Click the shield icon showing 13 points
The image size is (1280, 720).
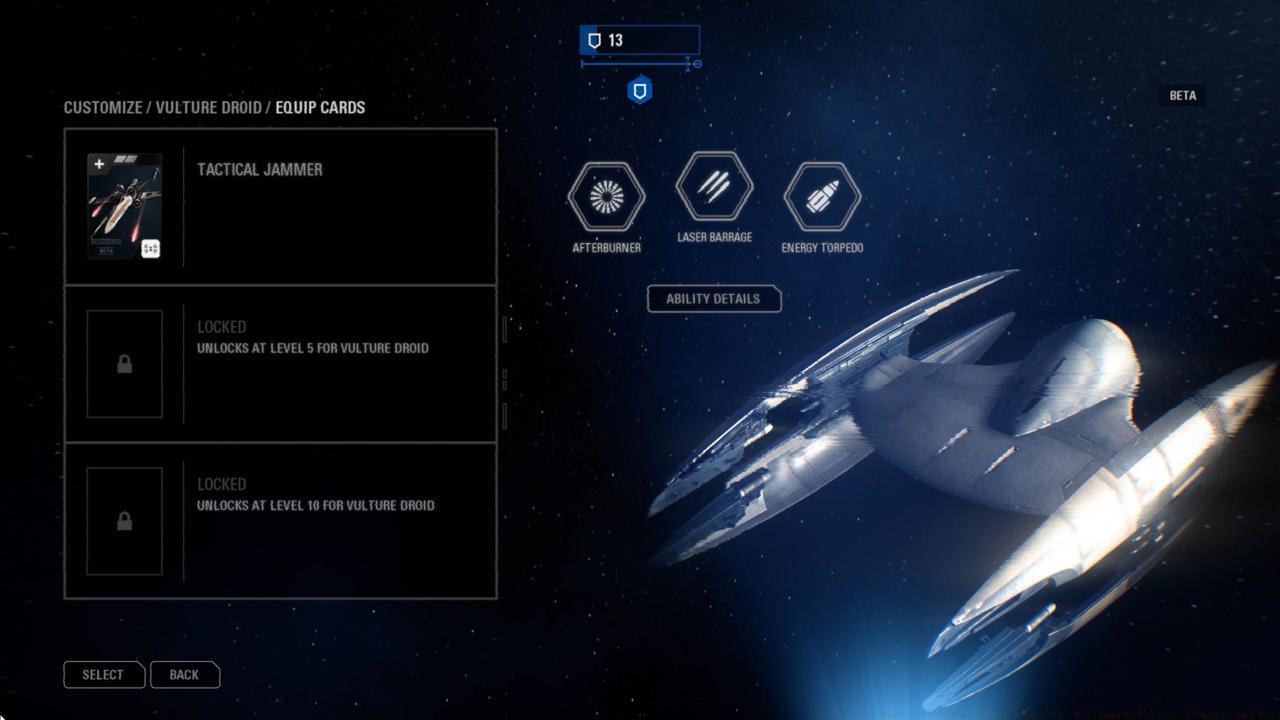pyautogui.click(x=596, y=41)
